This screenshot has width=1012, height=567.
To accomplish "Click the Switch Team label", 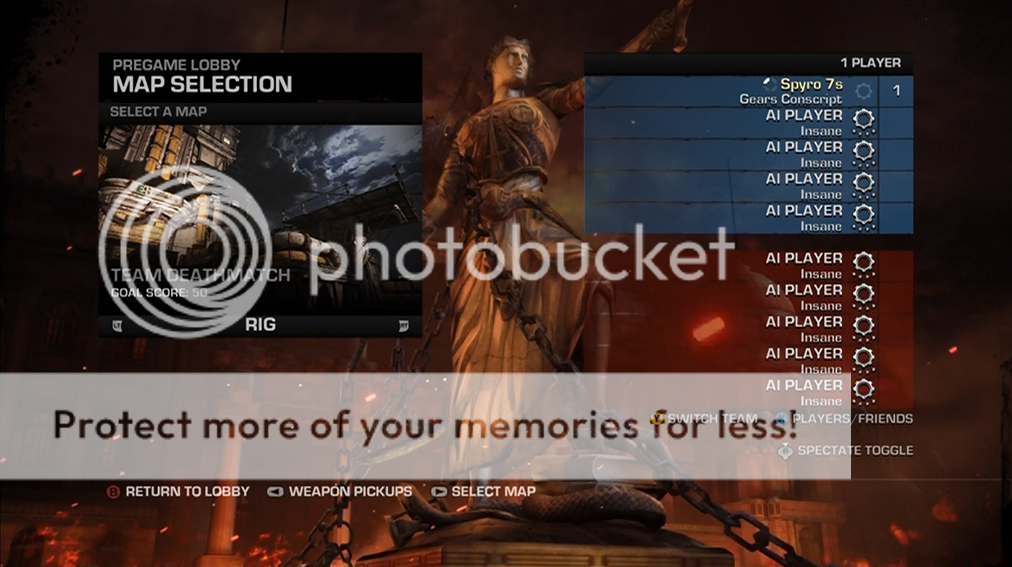I will [x=712, y=419].
